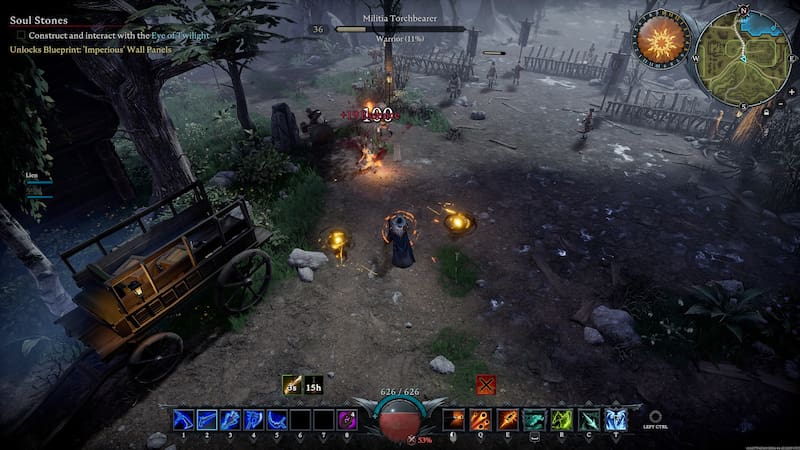Use the green ability bound to R
The width and height of the screenshot is (800, 450).
click(x=562, y=420)
